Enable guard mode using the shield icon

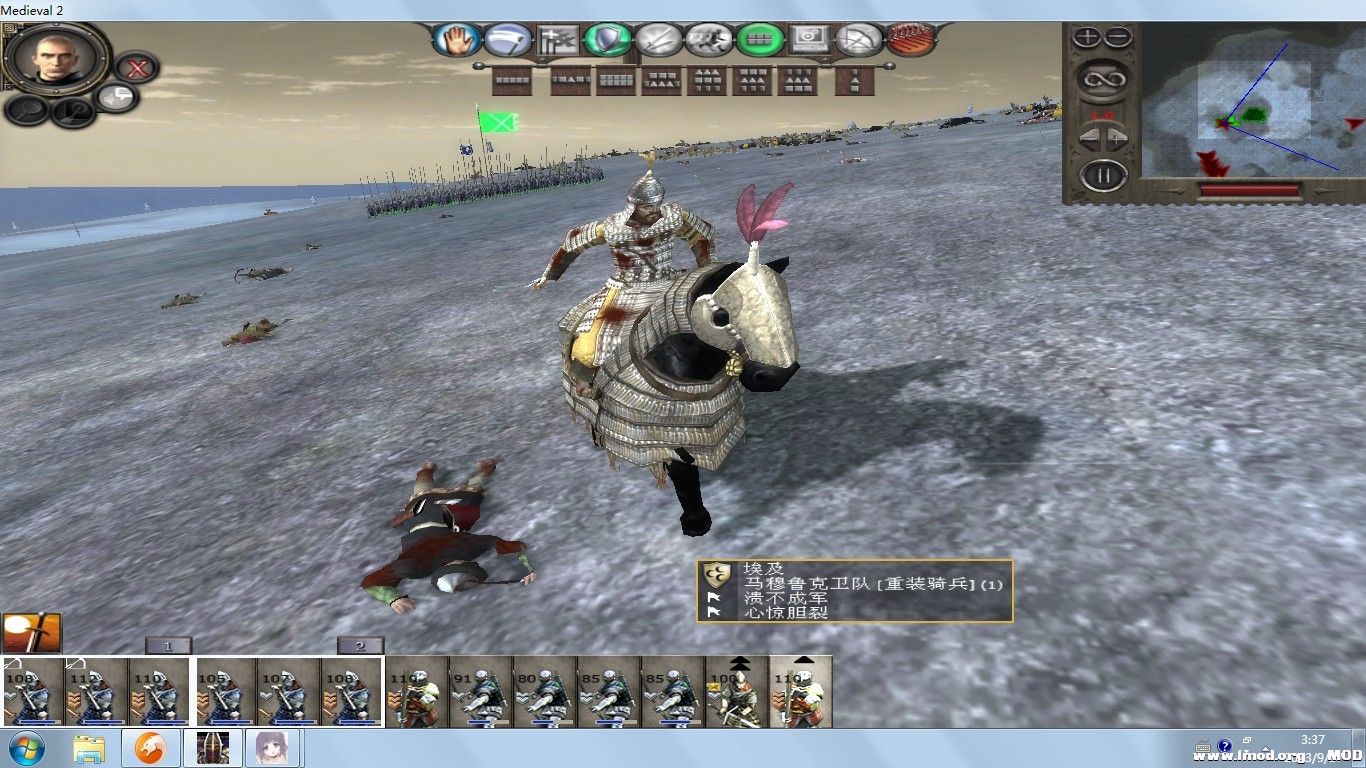tap(605, 40)
